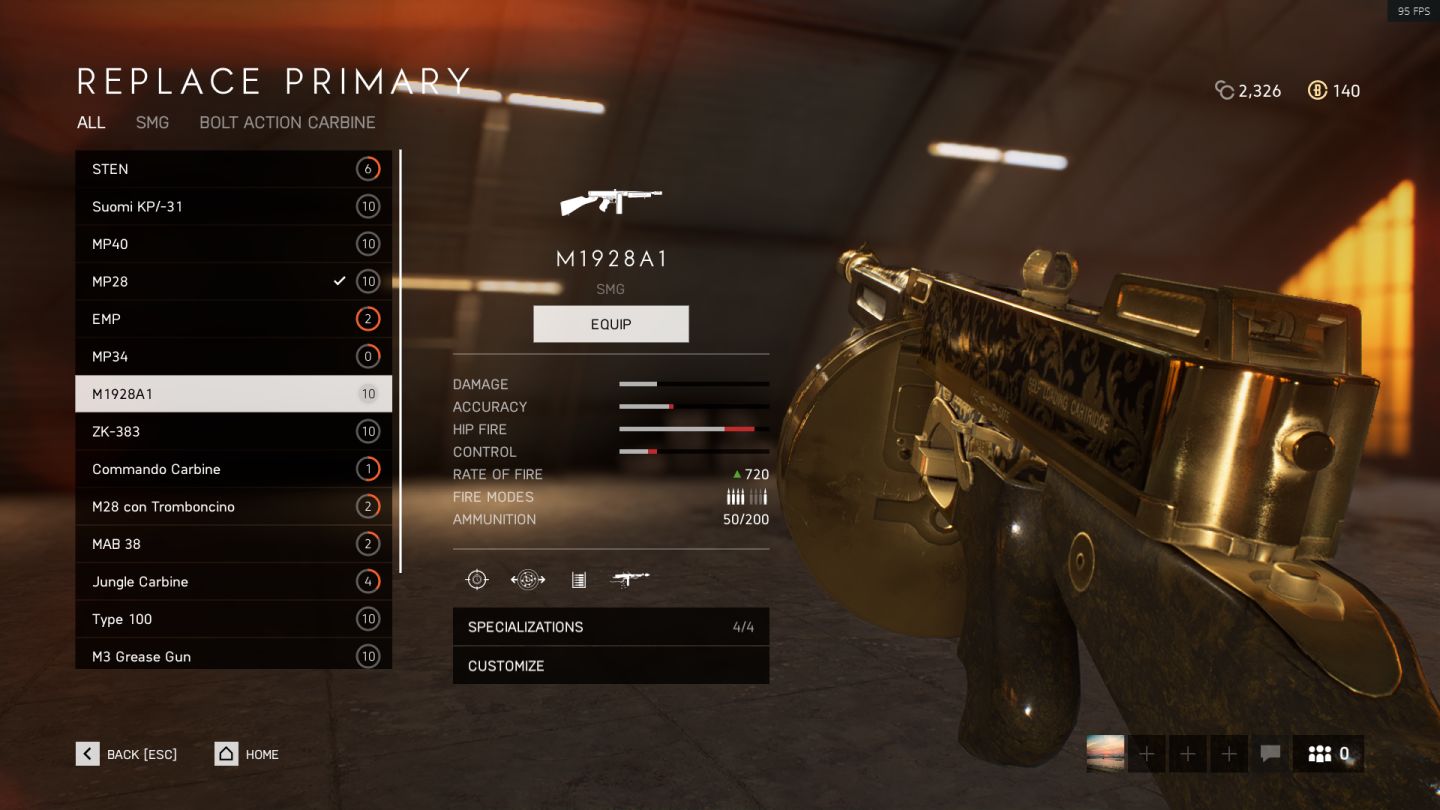Choose the MP34 from the list
The width and height of the screenshot is (1440, 810).
coord(233,357)
